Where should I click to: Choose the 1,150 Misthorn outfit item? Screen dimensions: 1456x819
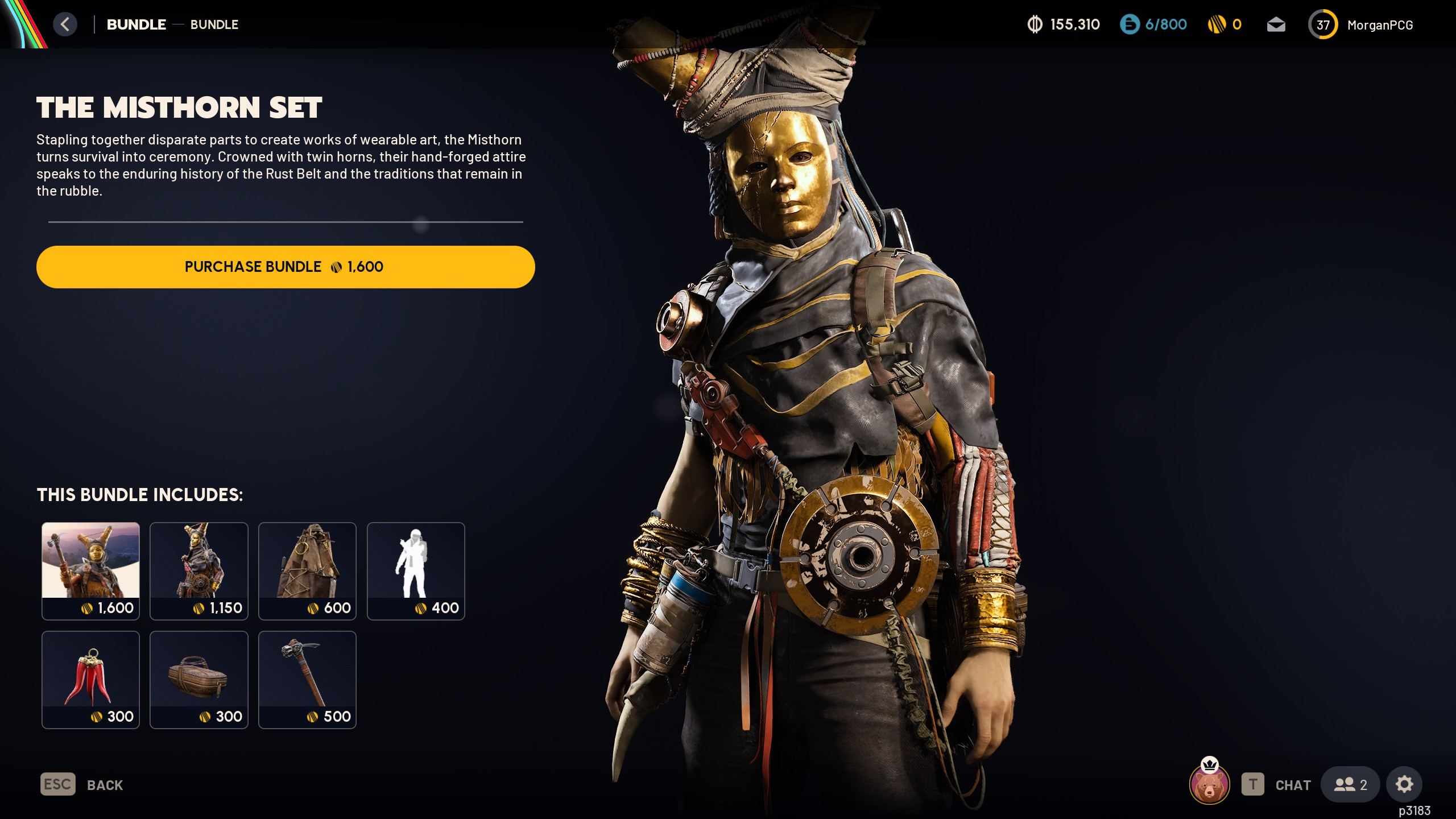coord(198,570)
